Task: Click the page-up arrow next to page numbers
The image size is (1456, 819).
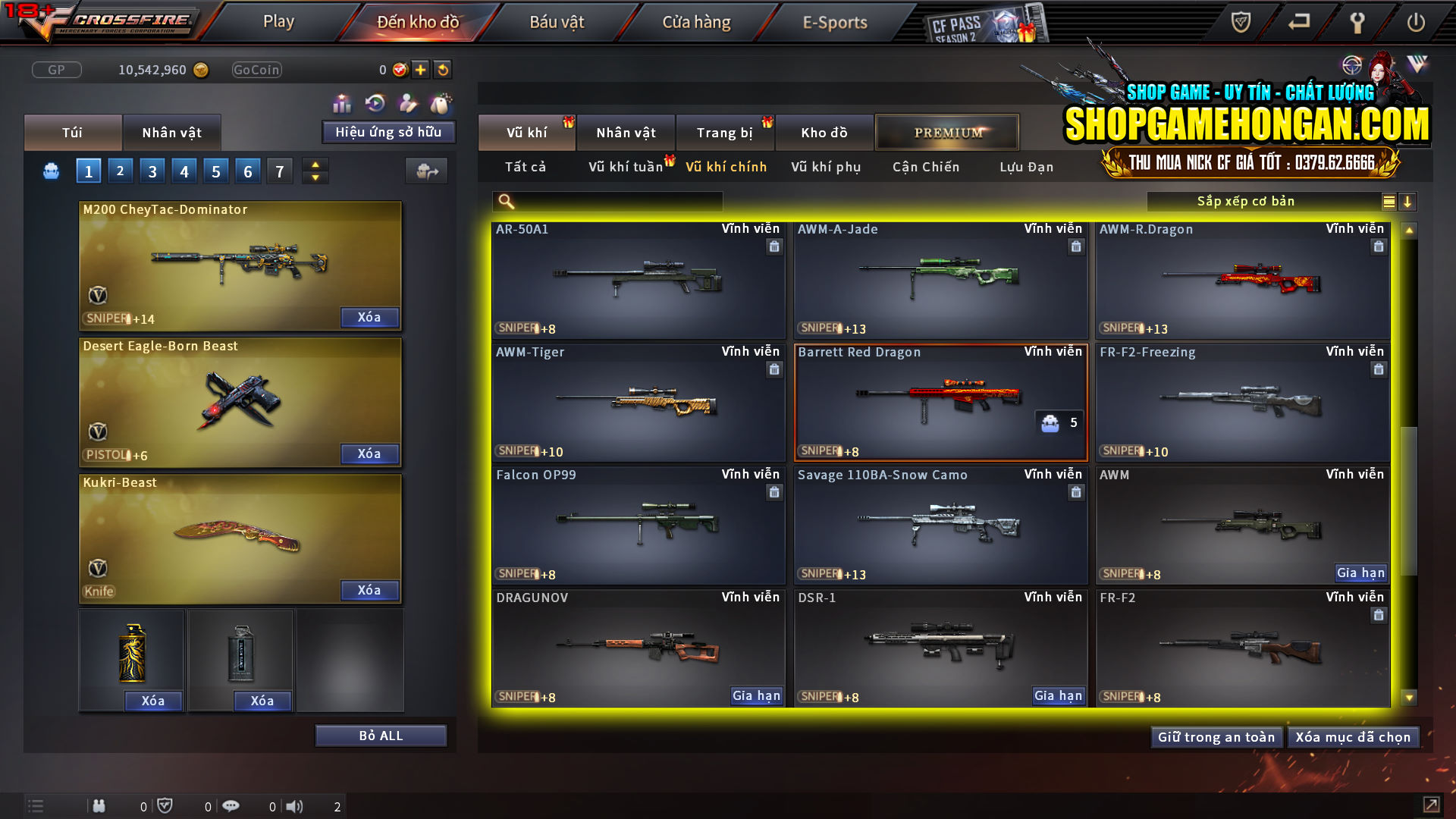Action: point(315,165)
